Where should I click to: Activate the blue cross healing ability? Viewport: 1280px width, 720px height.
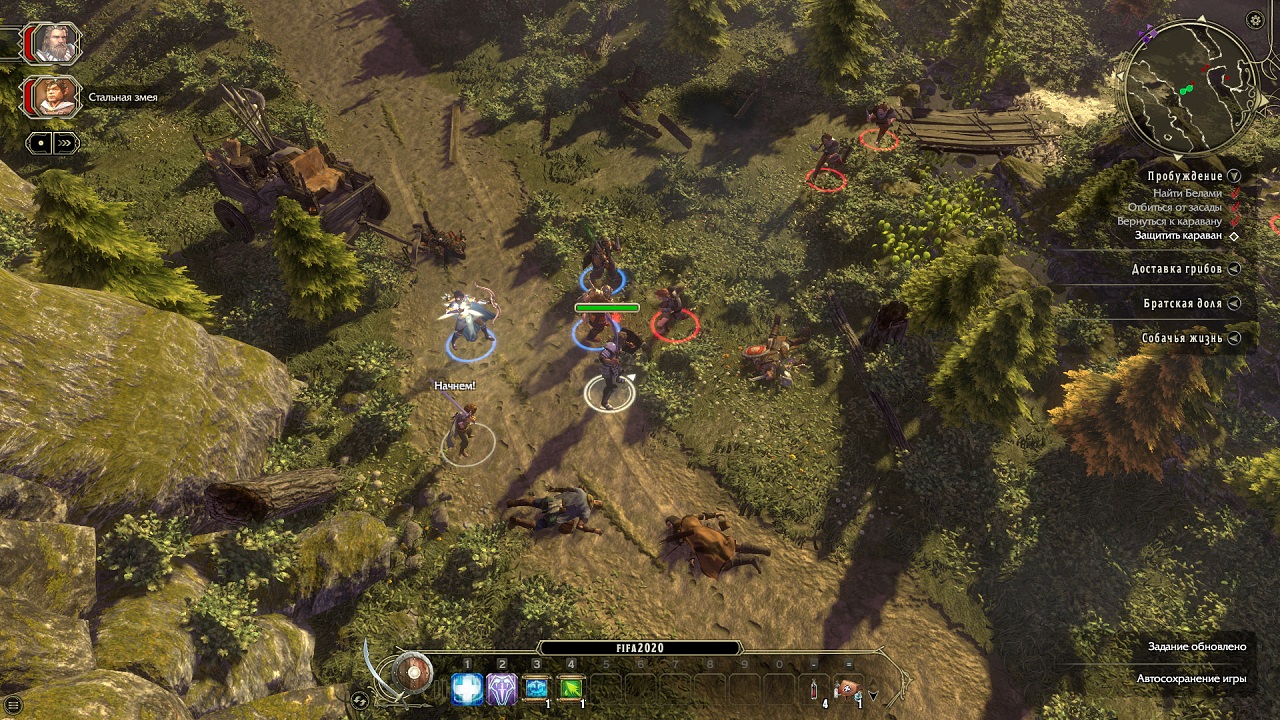click(467, 688)
